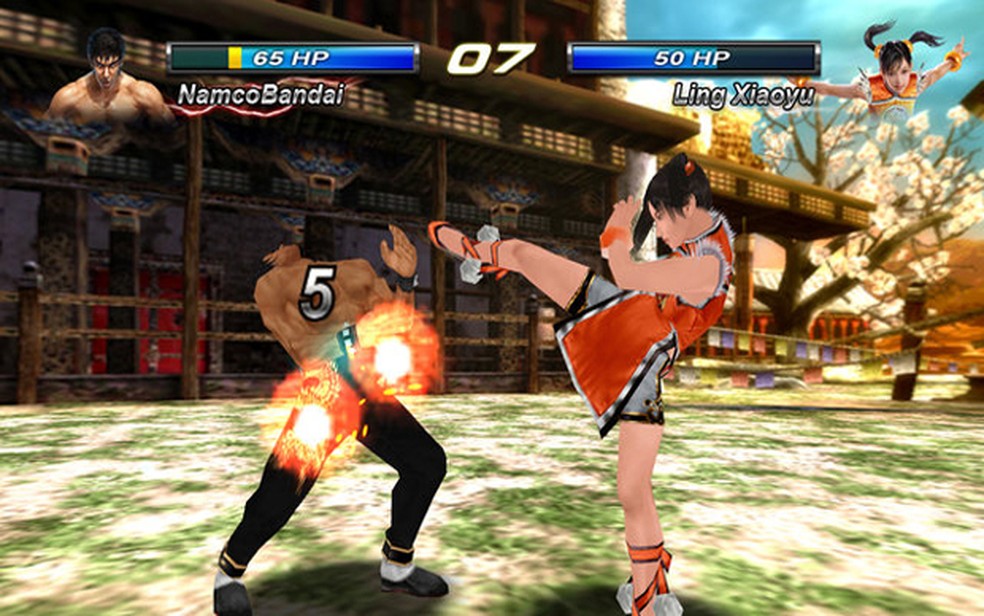Click the shirtless fighter portrait beside NamcoBandai
This screenshot has width=984, height=616.
(108, 78)
